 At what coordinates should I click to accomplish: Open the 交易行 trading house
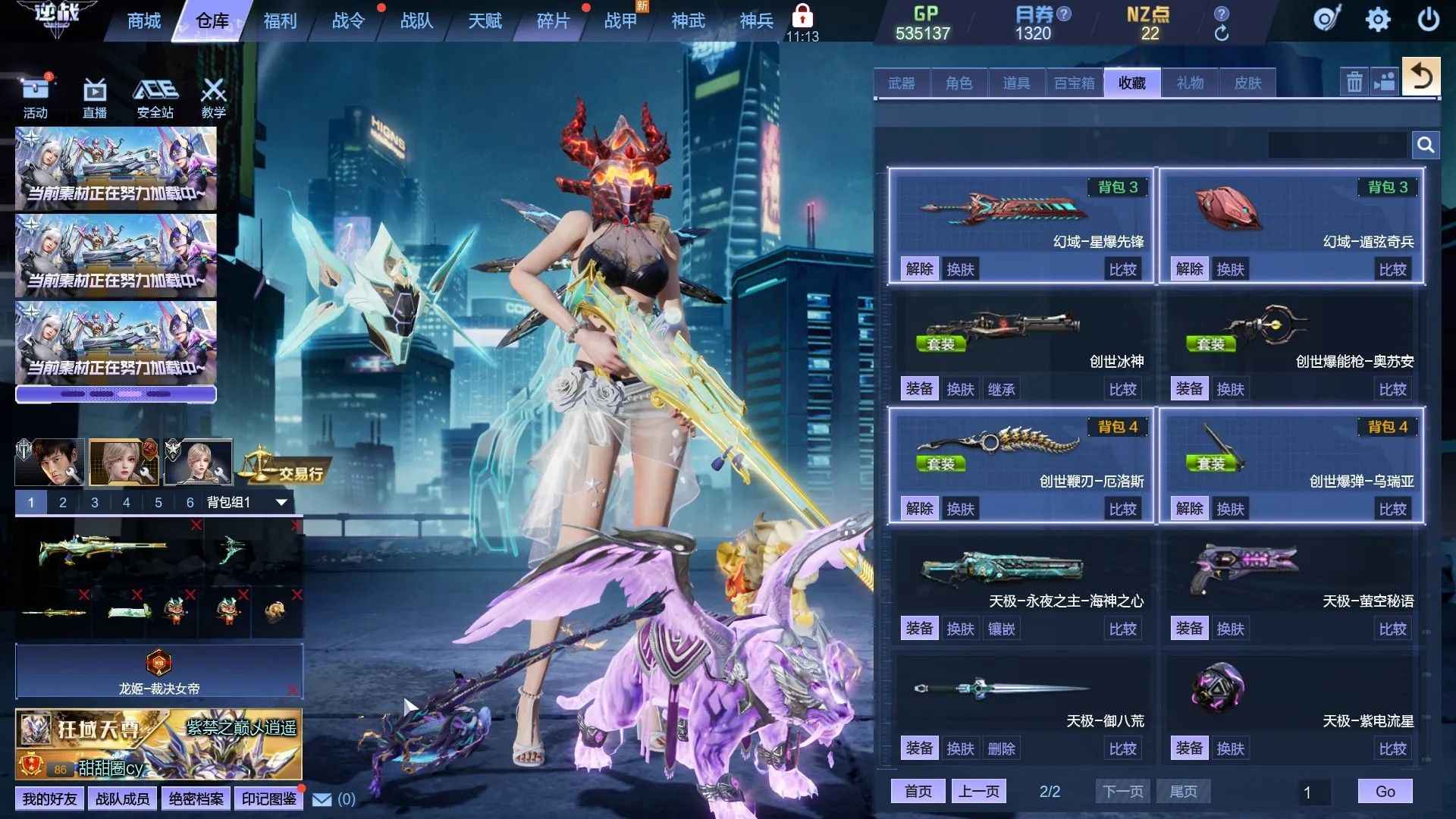tap(287, 472)
